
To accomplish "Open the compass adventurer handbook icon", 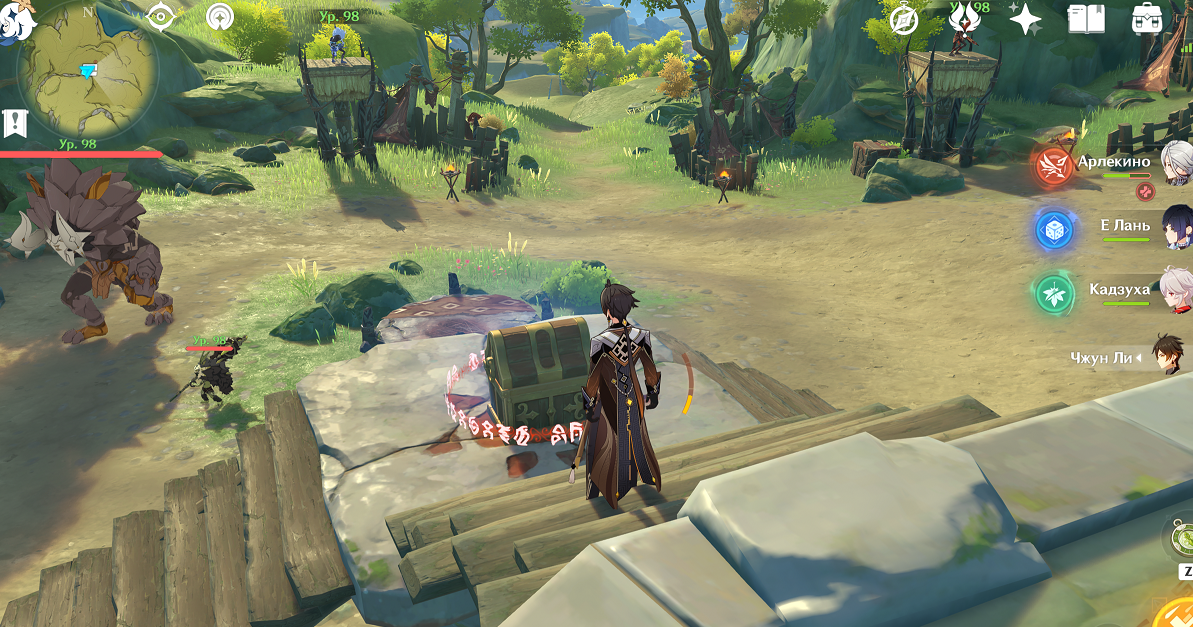I will pos(905,19).
